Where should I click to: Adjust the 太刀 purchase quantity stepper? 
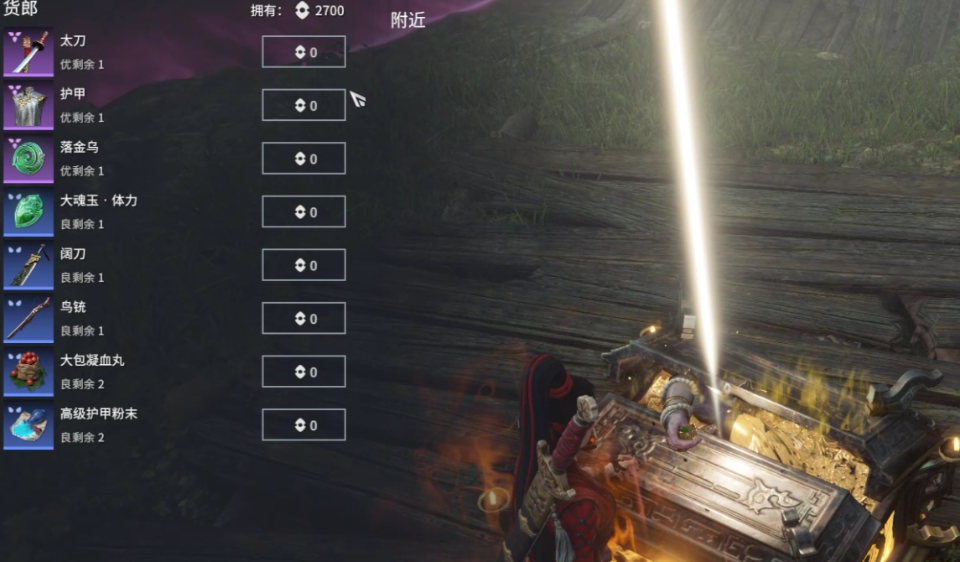pos(303,52)
